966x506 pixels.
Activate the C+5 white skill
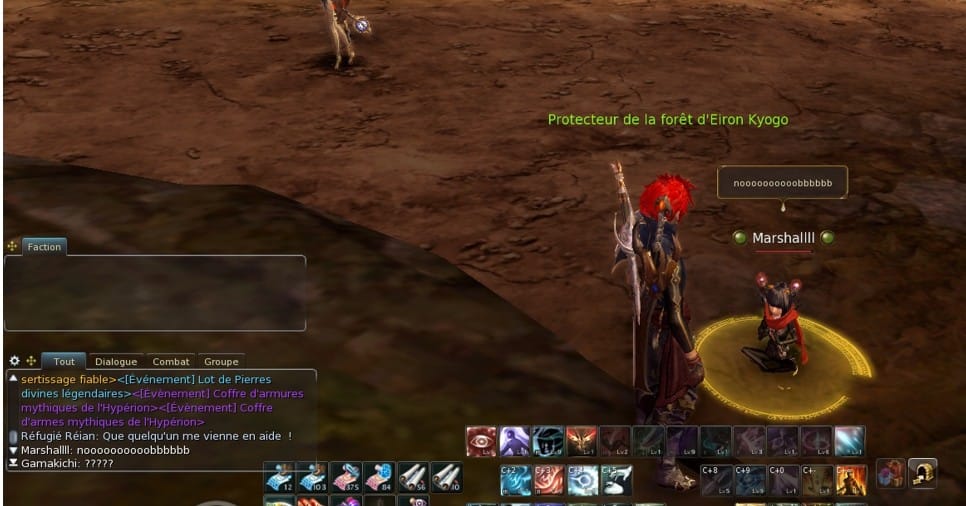pyautogui.click(x=616, y=480)
